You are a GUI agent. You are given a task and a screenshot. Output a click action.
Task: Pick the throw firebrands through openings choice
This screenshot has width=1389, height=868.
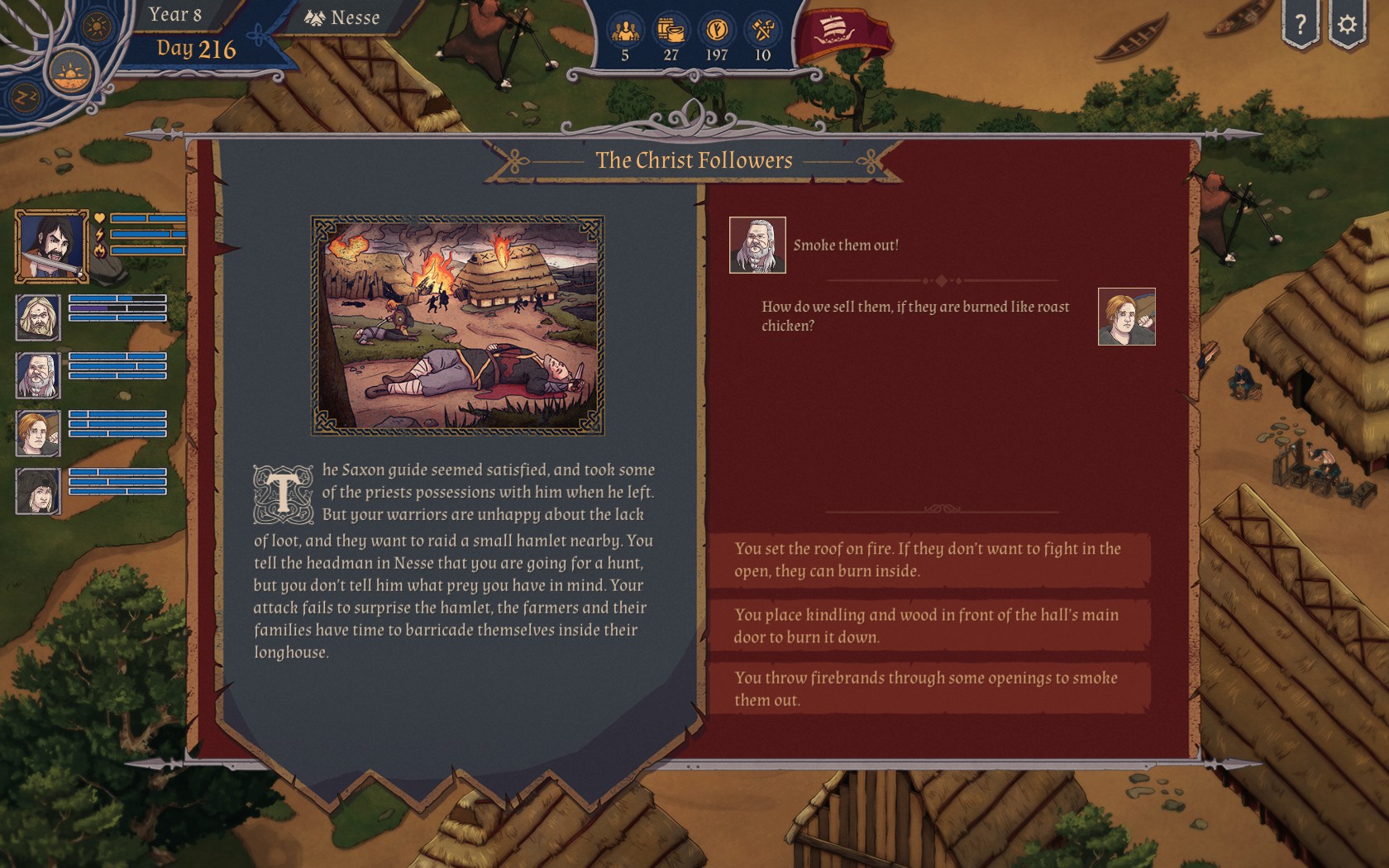click(x=928, y=689)
